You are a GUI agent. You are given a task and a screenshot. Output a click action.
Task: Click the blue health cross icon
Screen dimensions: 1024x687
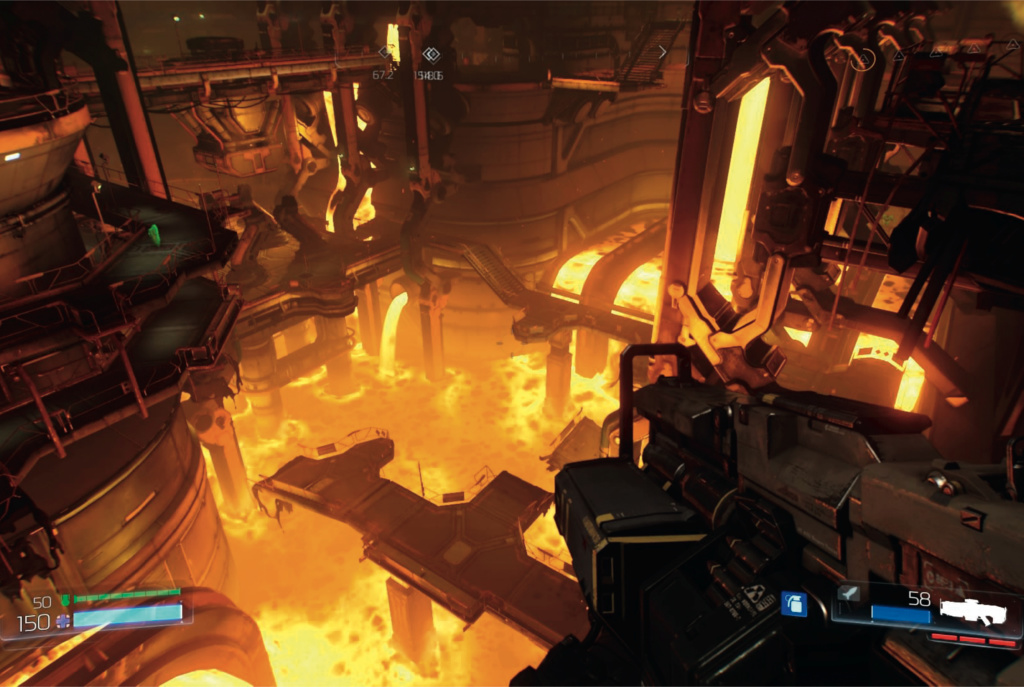tap(64, 621)
